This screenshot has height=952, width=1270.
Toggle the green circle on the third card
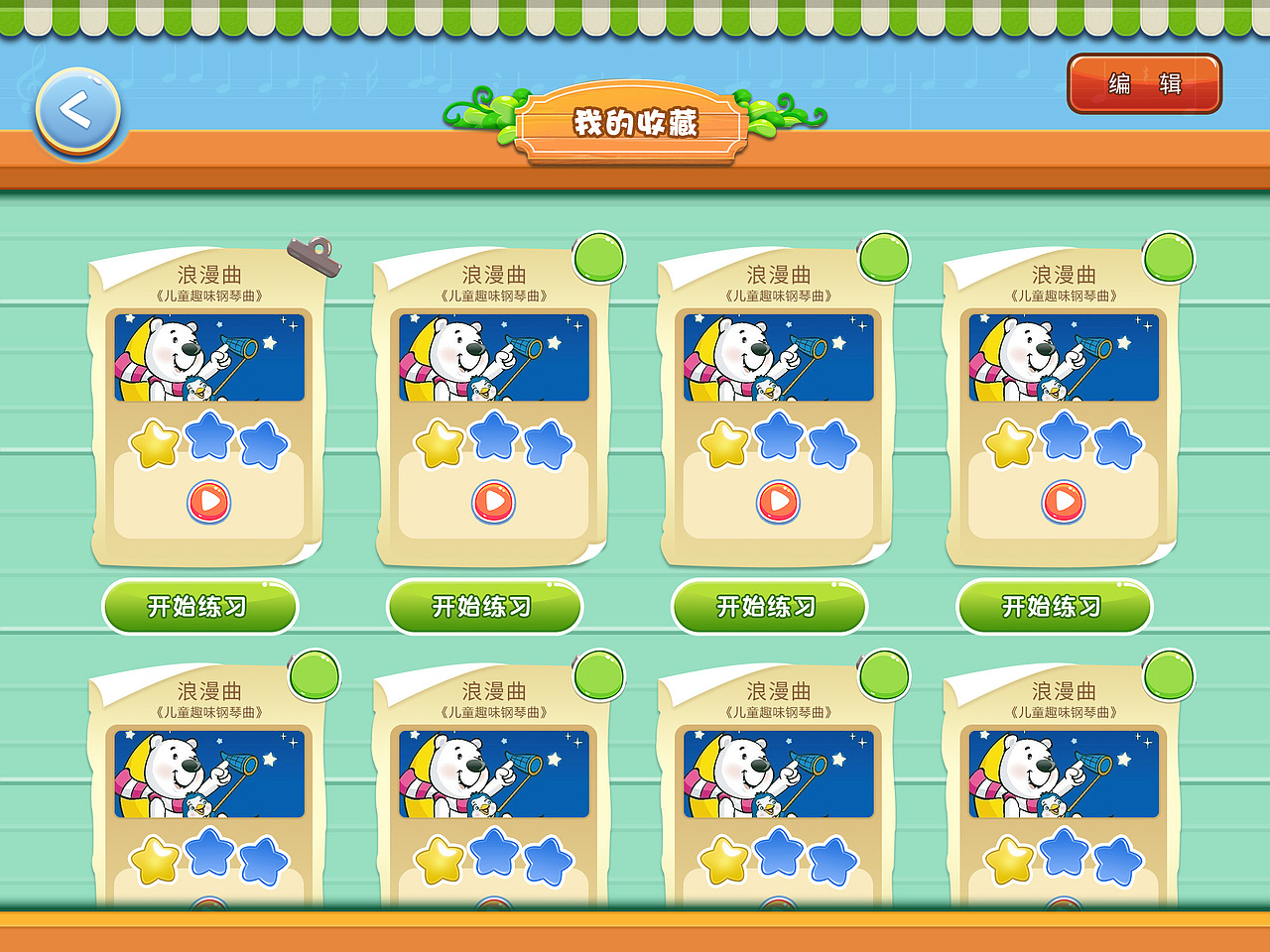pos(883,256)
